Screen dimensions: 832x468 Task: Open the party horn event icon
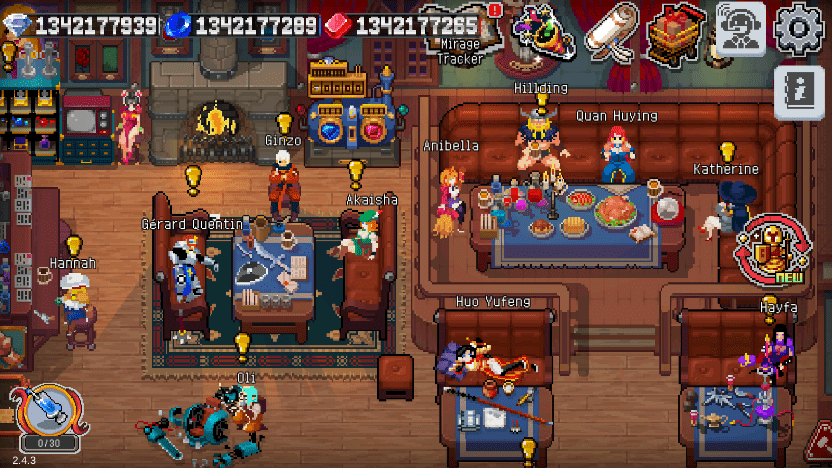coord(542,33)
